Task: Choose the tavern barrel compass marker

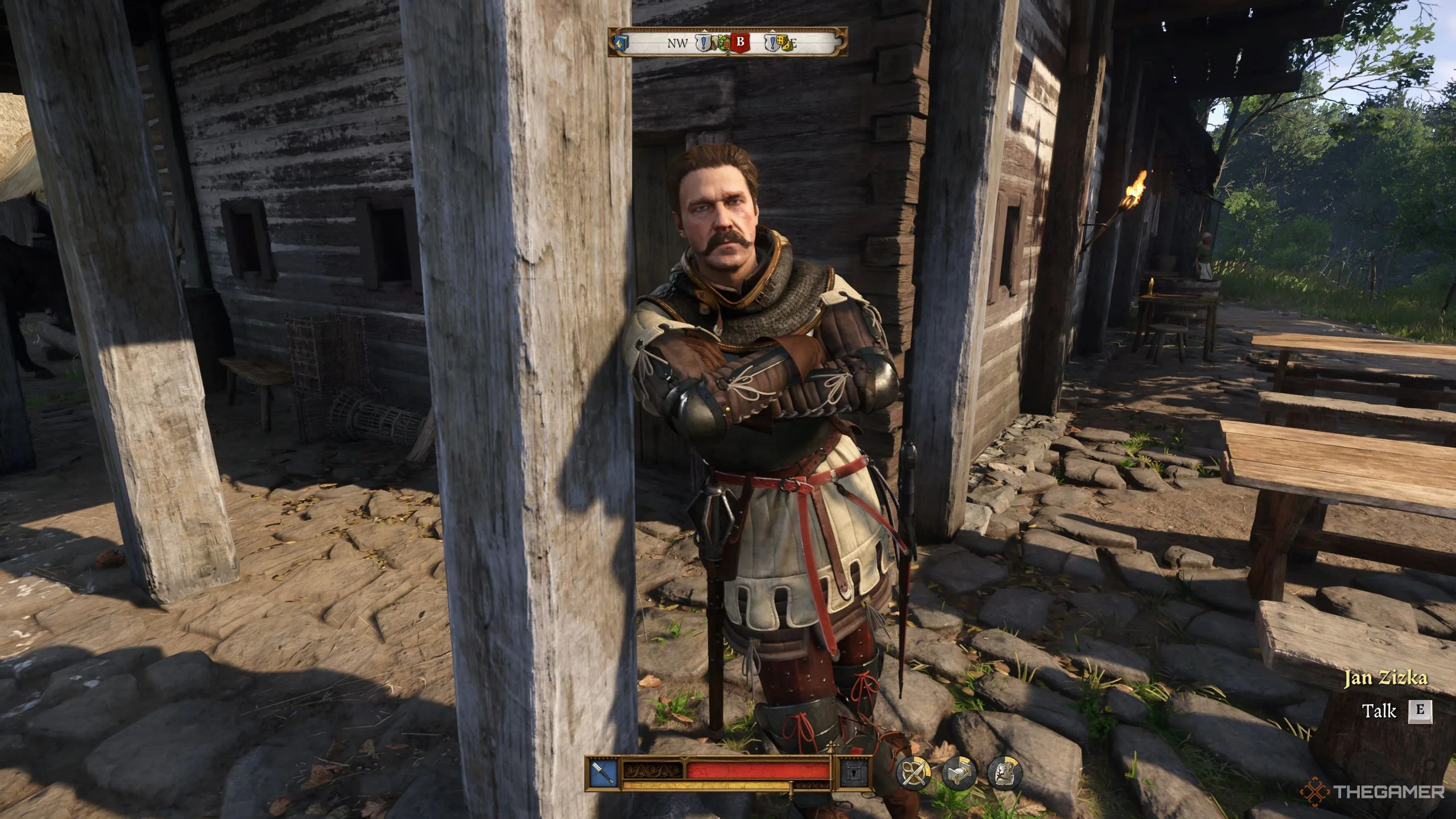Action: pyautogui.click(x=723, y=43)
